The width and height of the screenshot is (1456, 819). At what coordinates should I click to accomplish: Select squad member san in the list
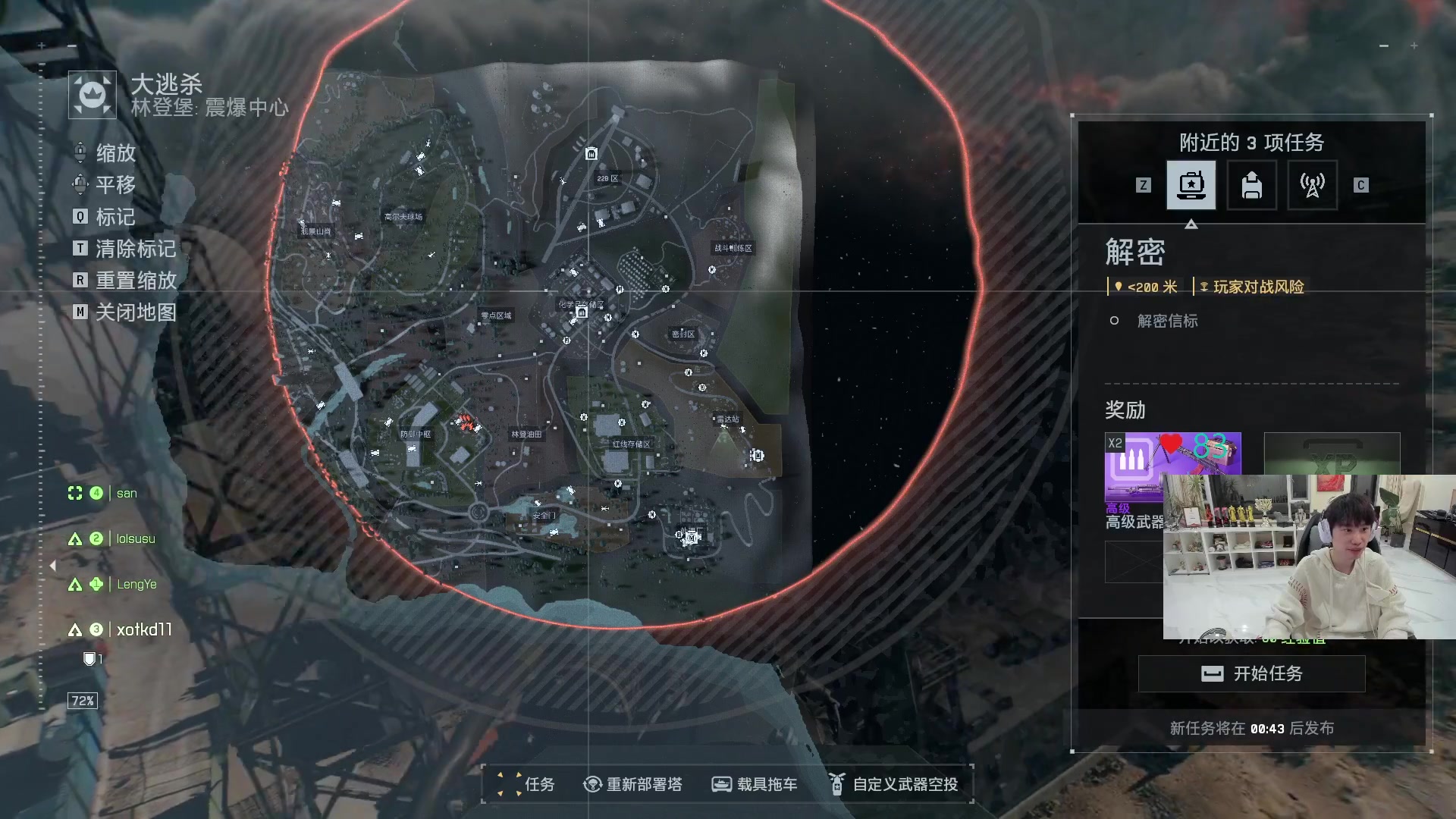pos(126,493)
